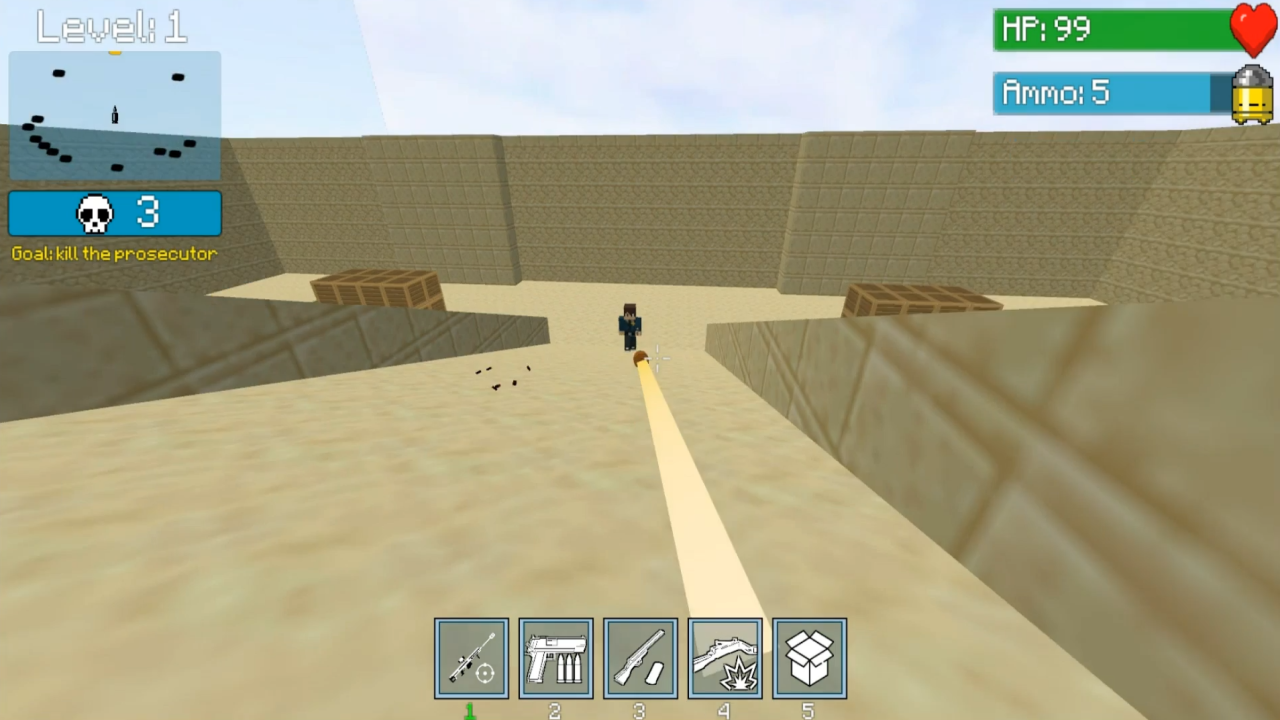Click the HP: 99 health bar

1110,29
